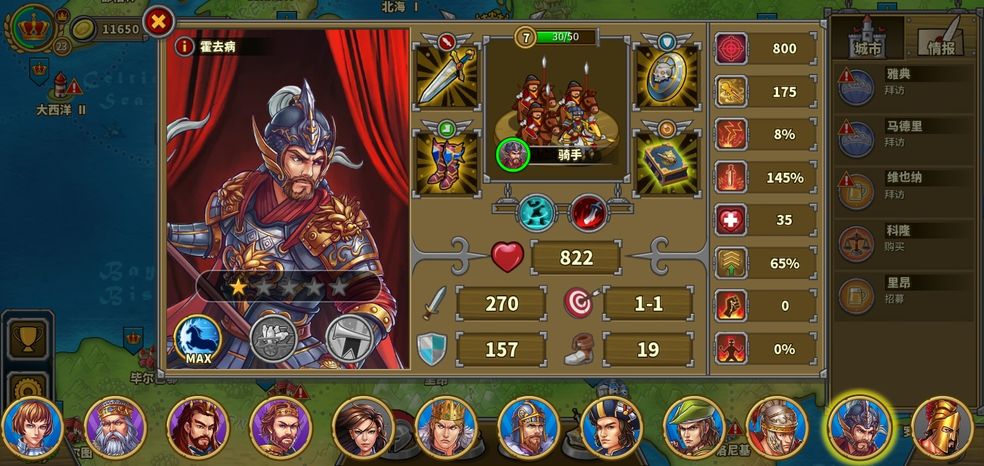Select the skull shield equipment slot

pos(667,75)
